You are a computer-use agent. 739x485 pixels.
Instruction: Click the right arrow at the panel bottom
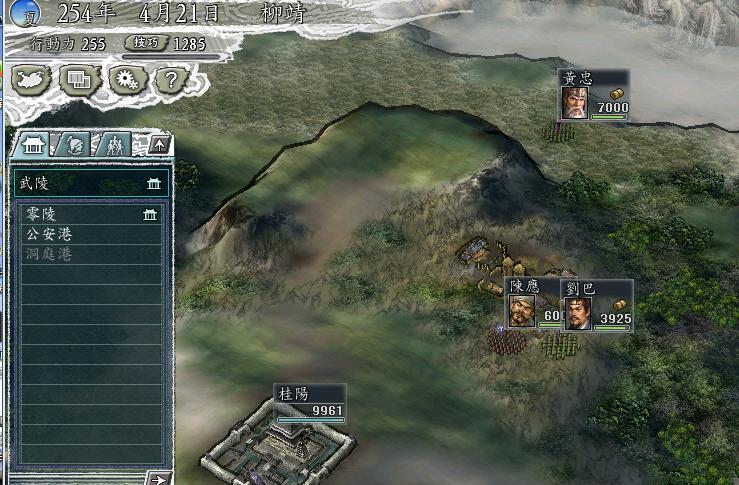(x=158, y=479)
